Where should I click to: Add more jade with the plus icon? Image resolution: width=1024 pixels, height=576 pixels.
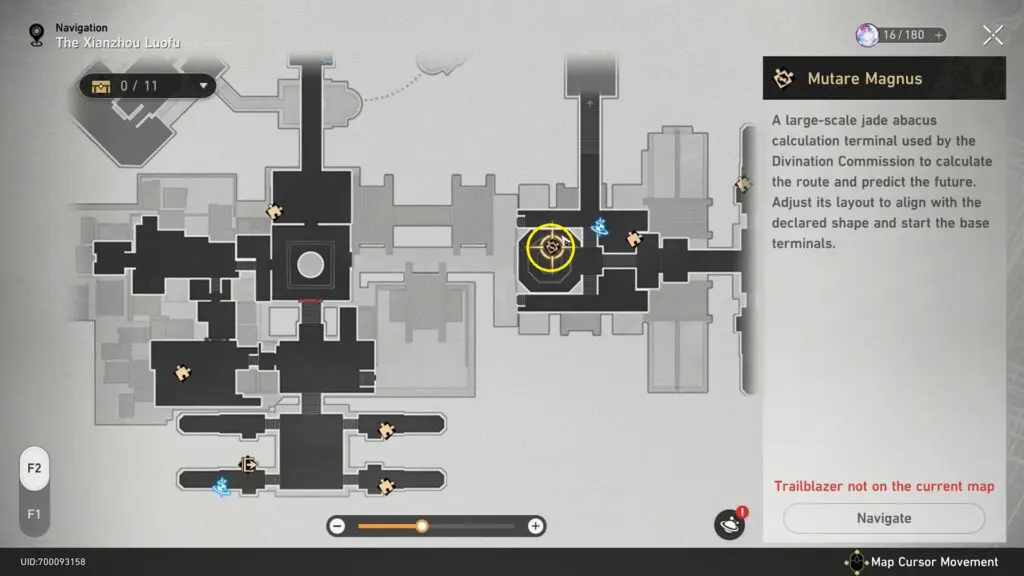939,35
